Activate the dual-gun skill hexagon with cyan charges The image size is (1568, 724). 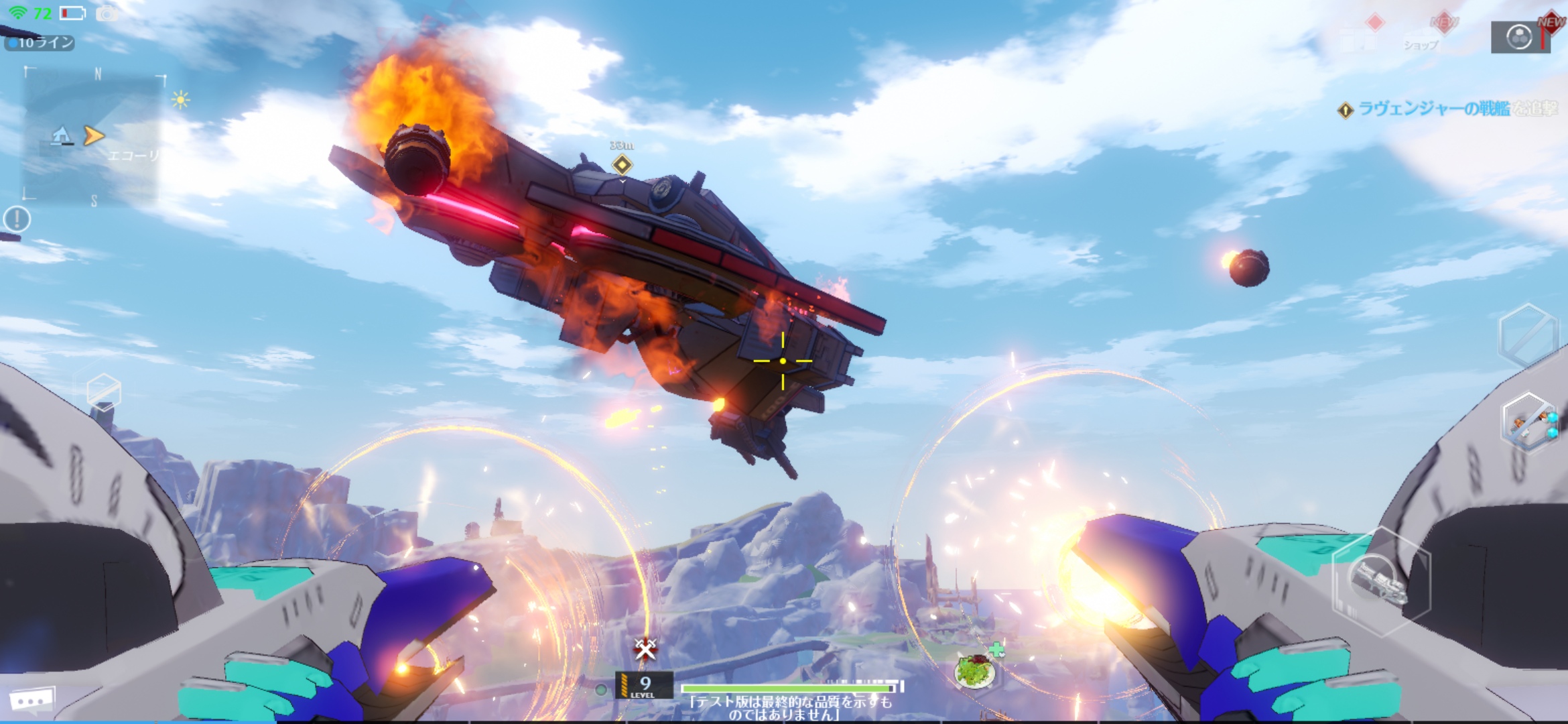point(1530,424)
